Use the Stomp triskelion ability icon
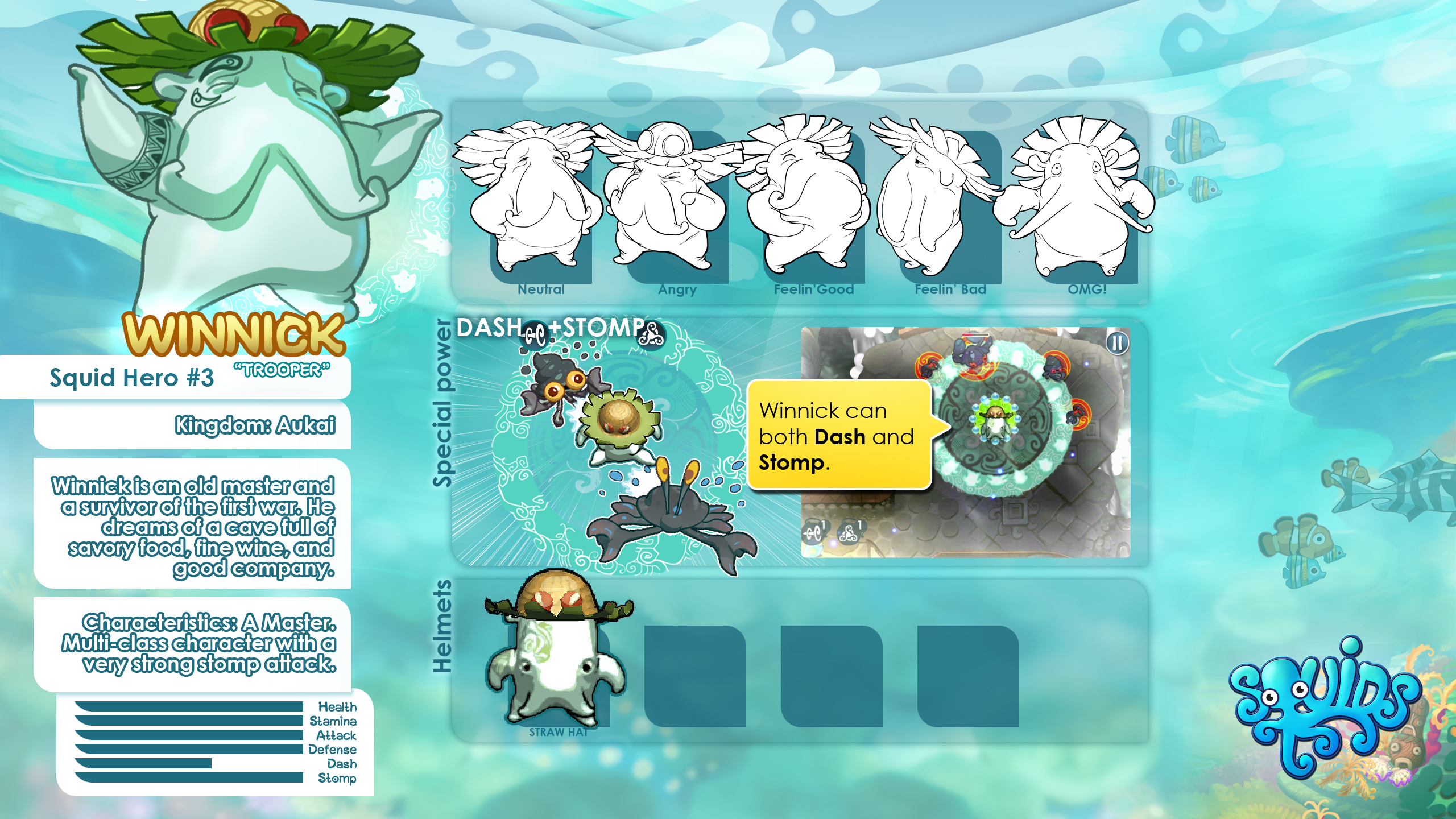 849,532
